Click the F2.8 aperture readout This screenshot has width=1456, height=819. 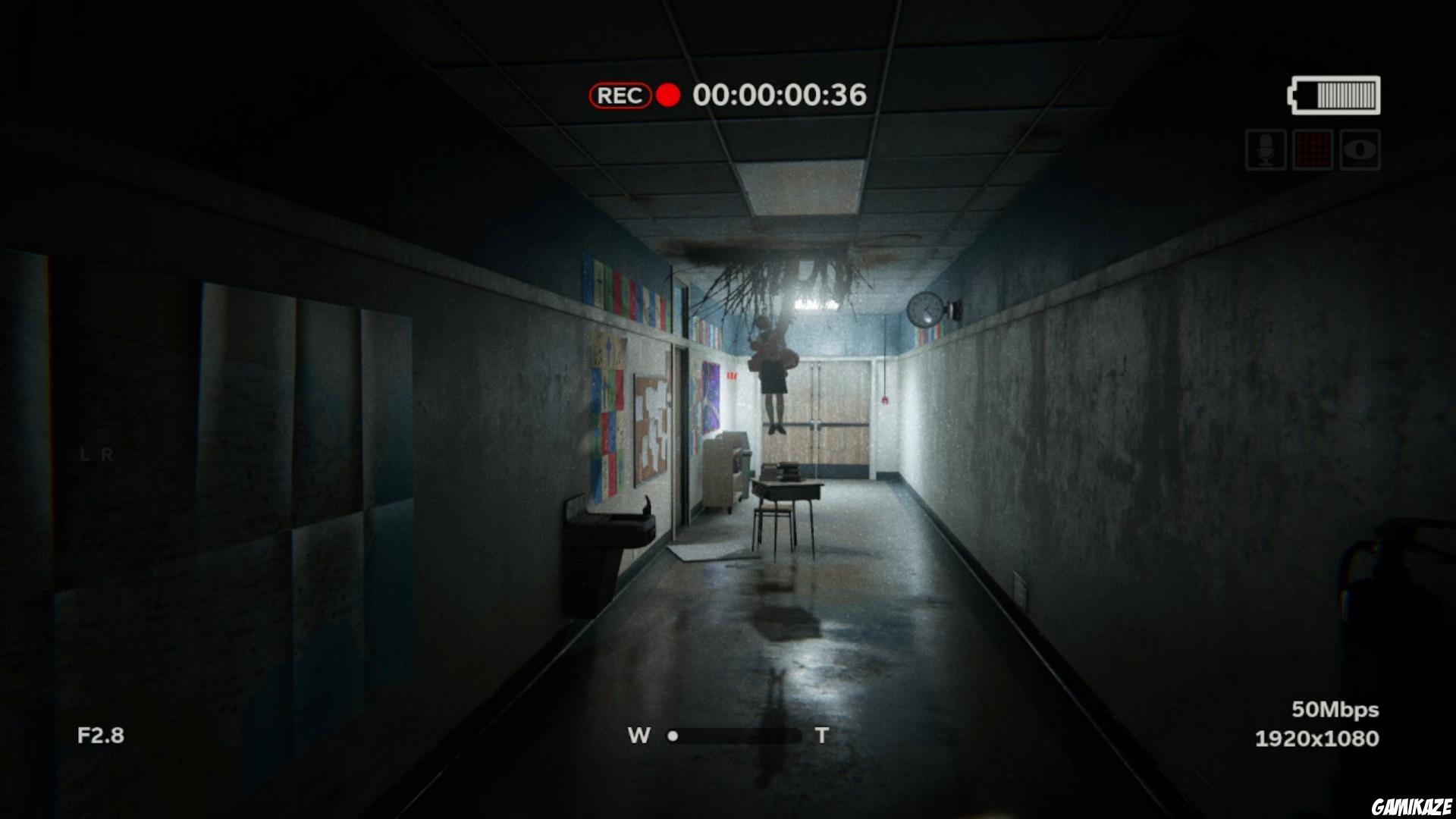click(x=101, y=735)
